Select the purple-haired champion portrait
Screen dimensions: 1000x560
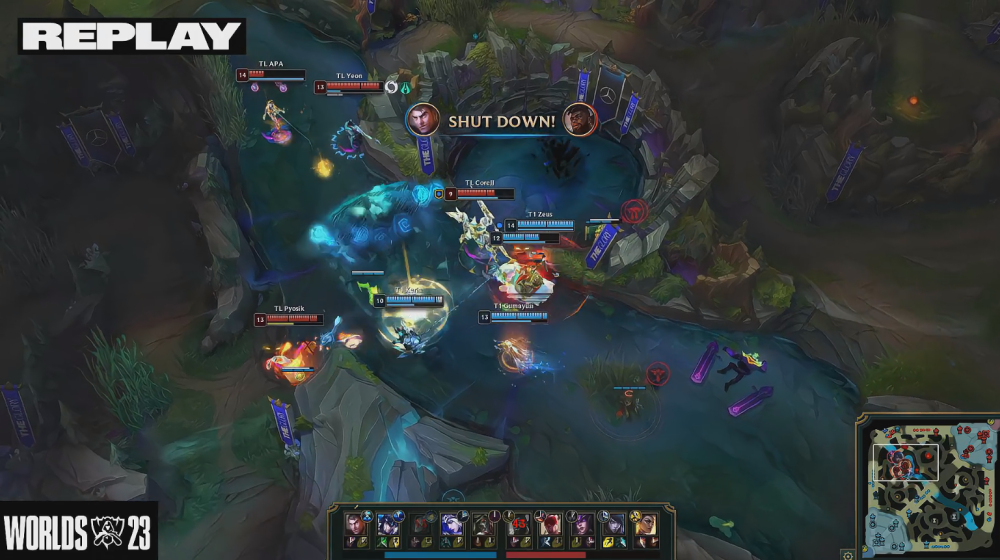coord(582,523)
